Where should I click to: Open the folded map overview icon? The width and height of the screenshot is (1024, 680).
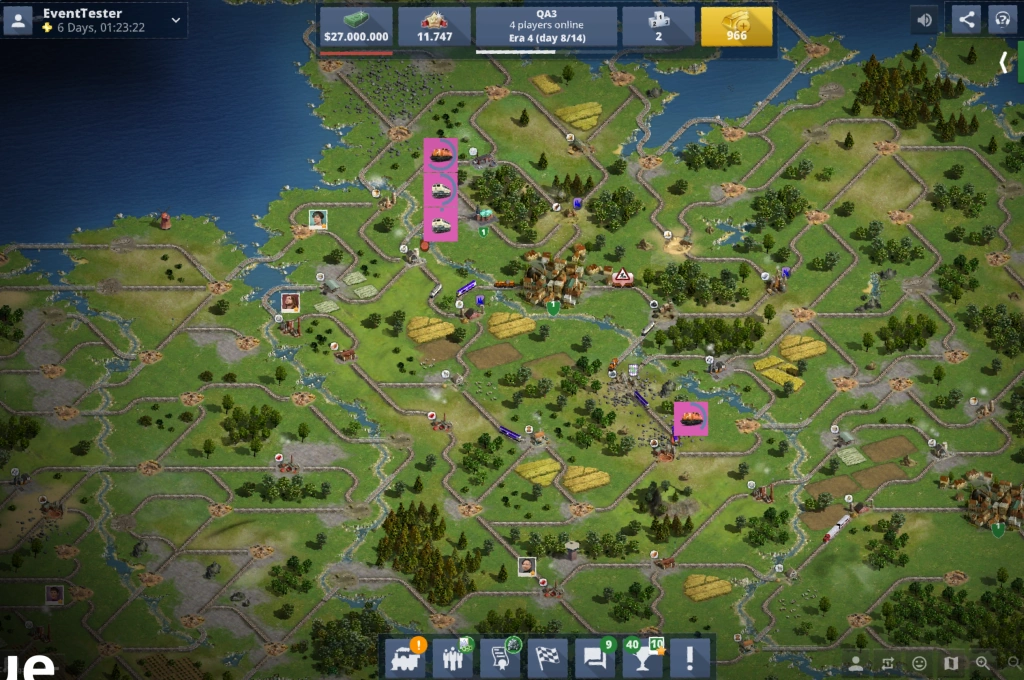click(951, 663)
